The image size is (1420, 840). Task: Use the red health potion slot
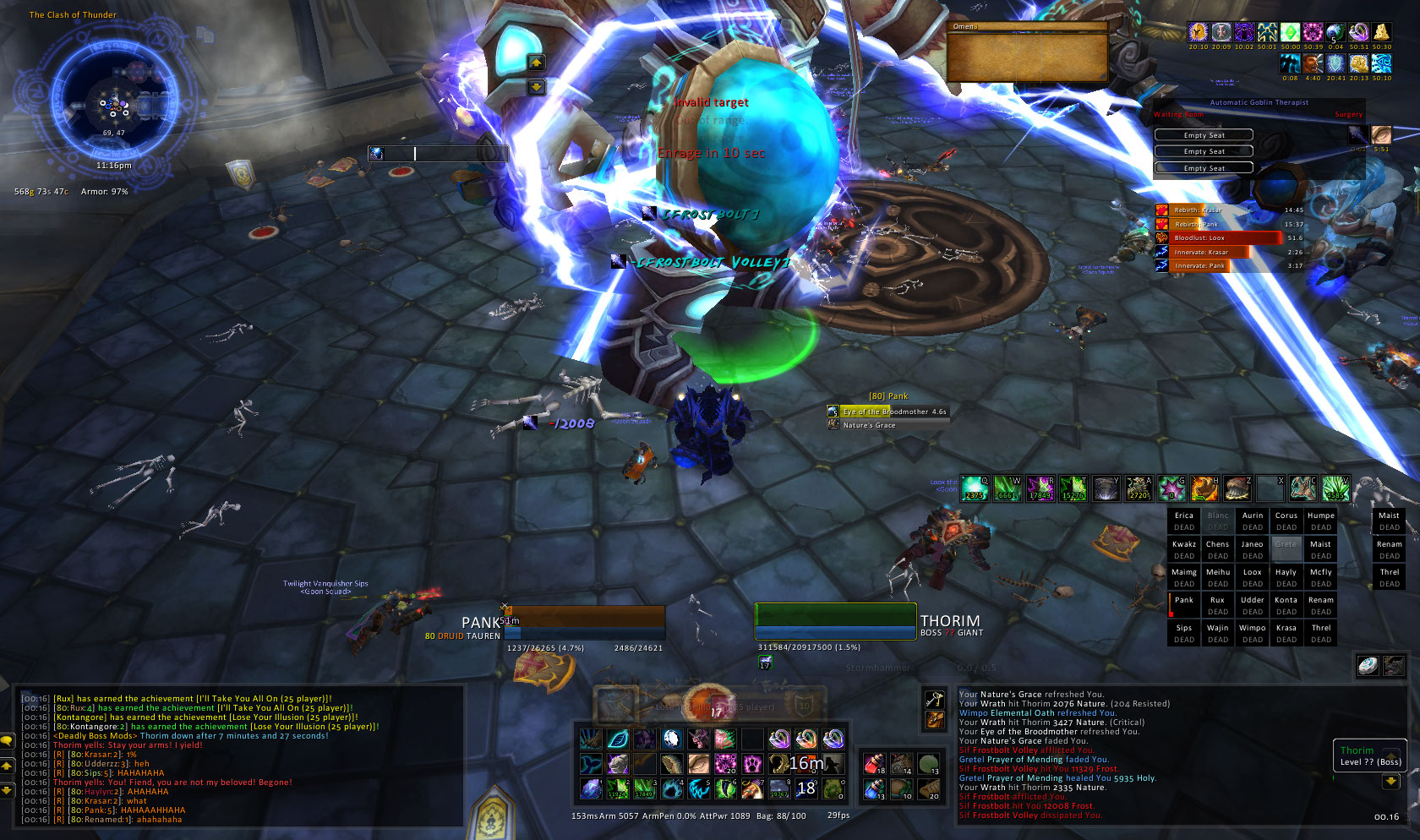(875, 764)
